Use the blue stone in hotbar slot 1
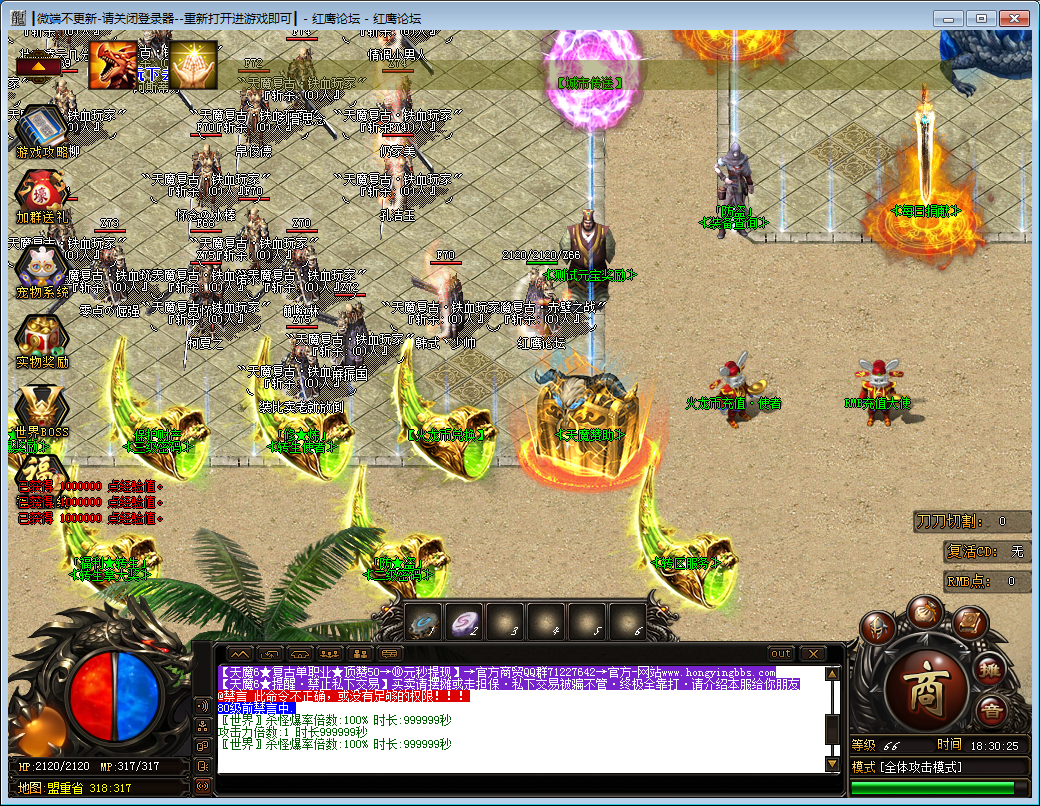Screen dimensions: 1040x806 [x=424, y=622]
